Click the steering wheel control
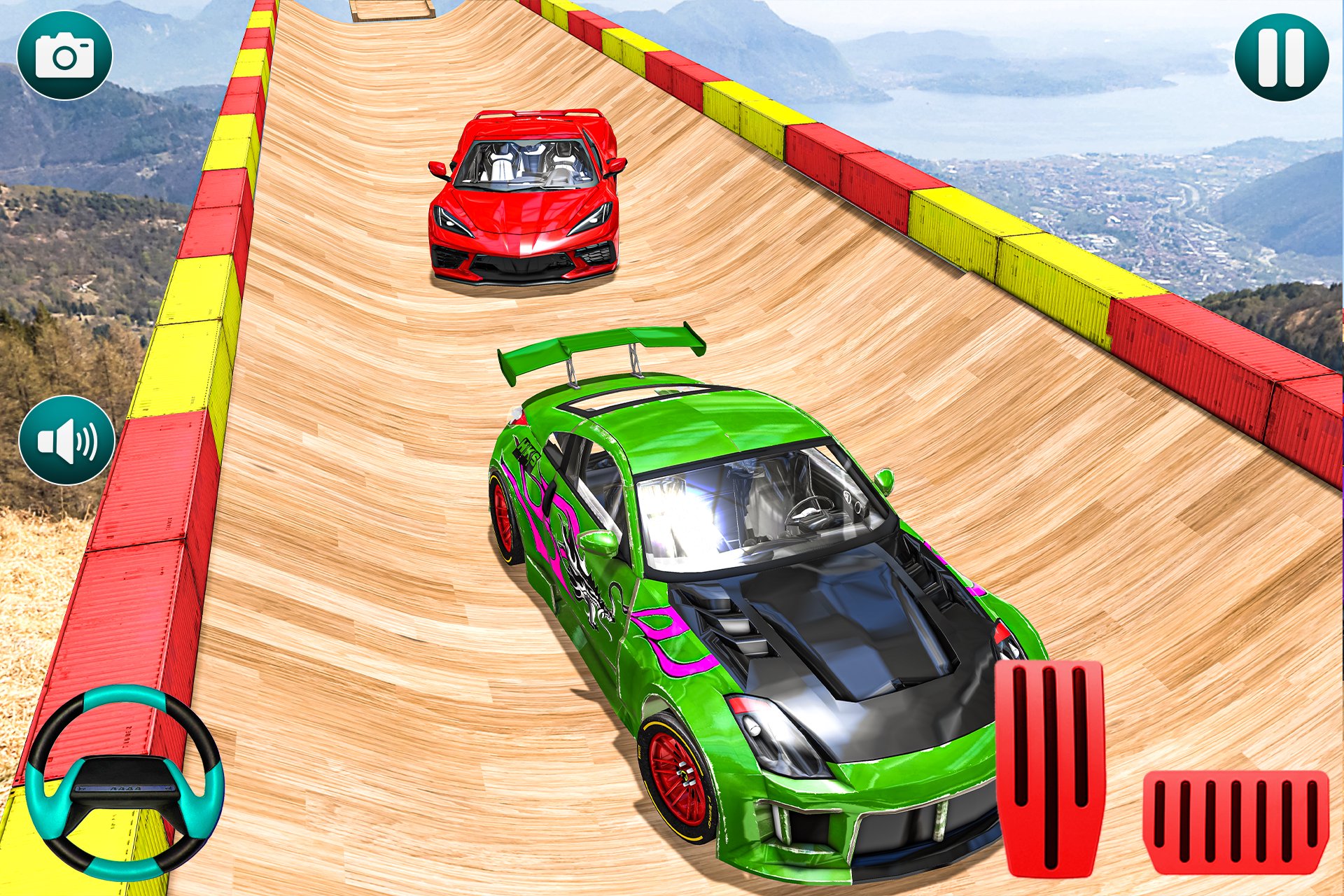1344x896 pixels. tap(125, 782)
